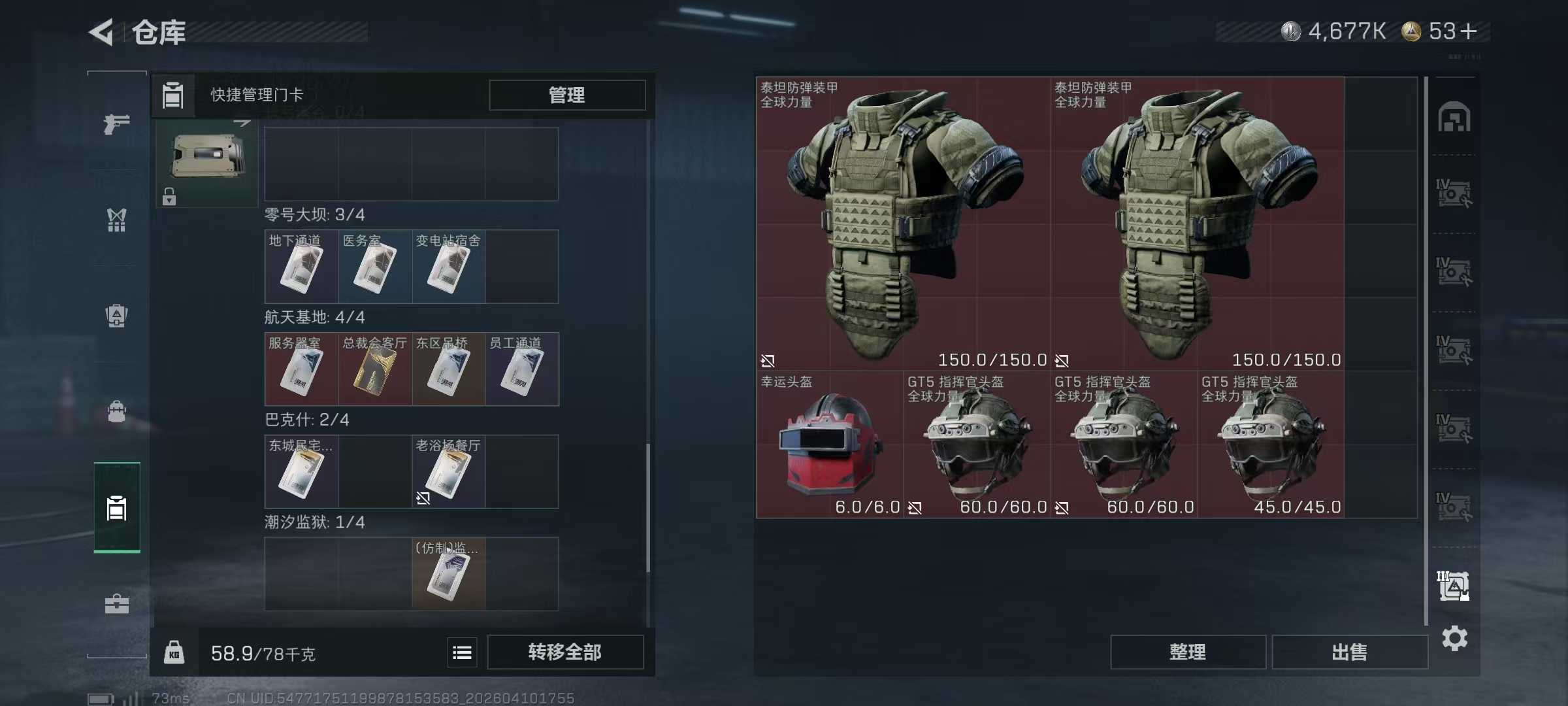Select the 地下通道 keycard
1568x706 pixels.
click(x=301, y=267)
